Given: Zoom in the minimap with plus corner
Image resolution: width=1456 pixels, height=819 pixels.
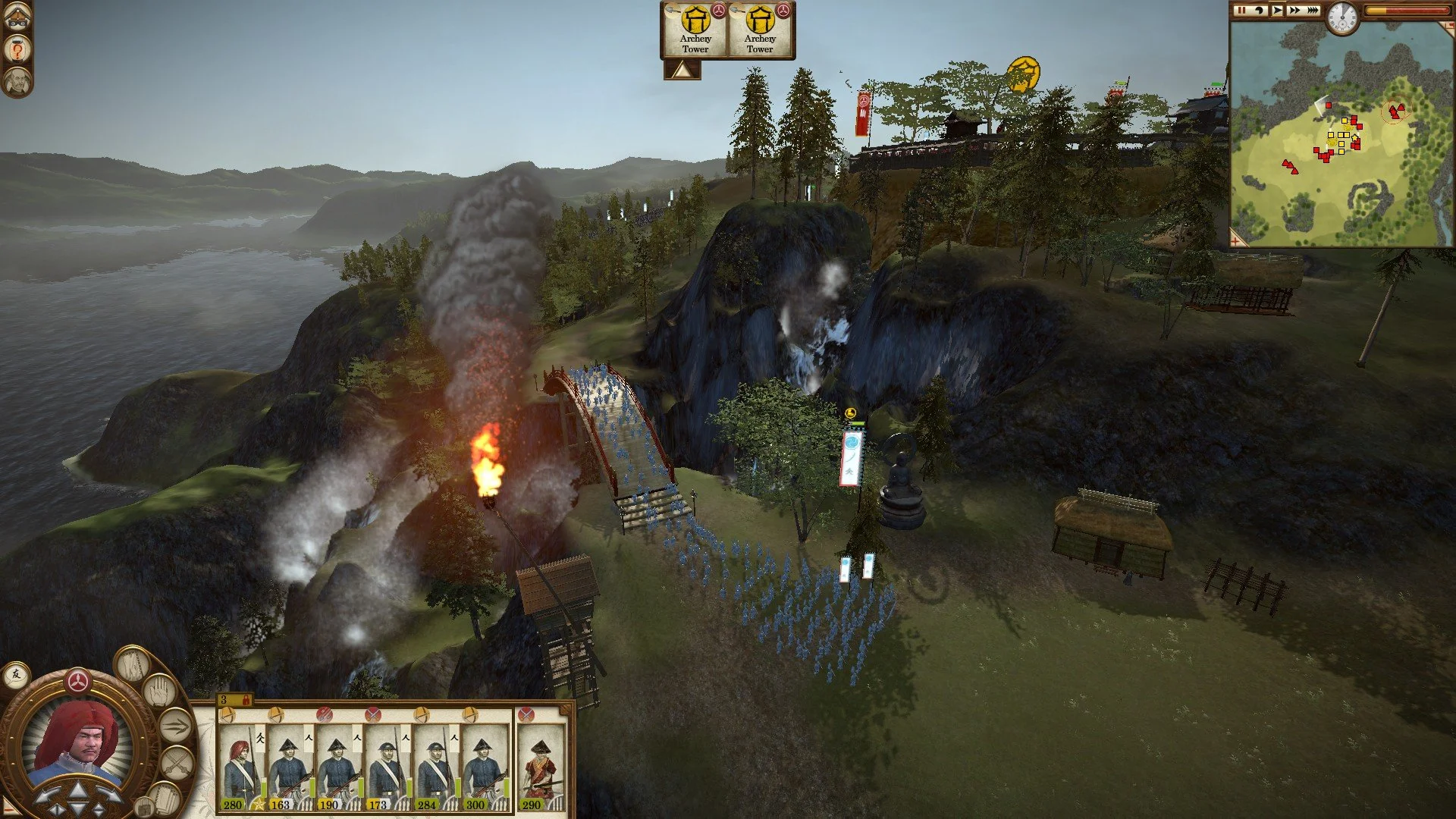Looking at the screenshot, I should (1236, 240).
